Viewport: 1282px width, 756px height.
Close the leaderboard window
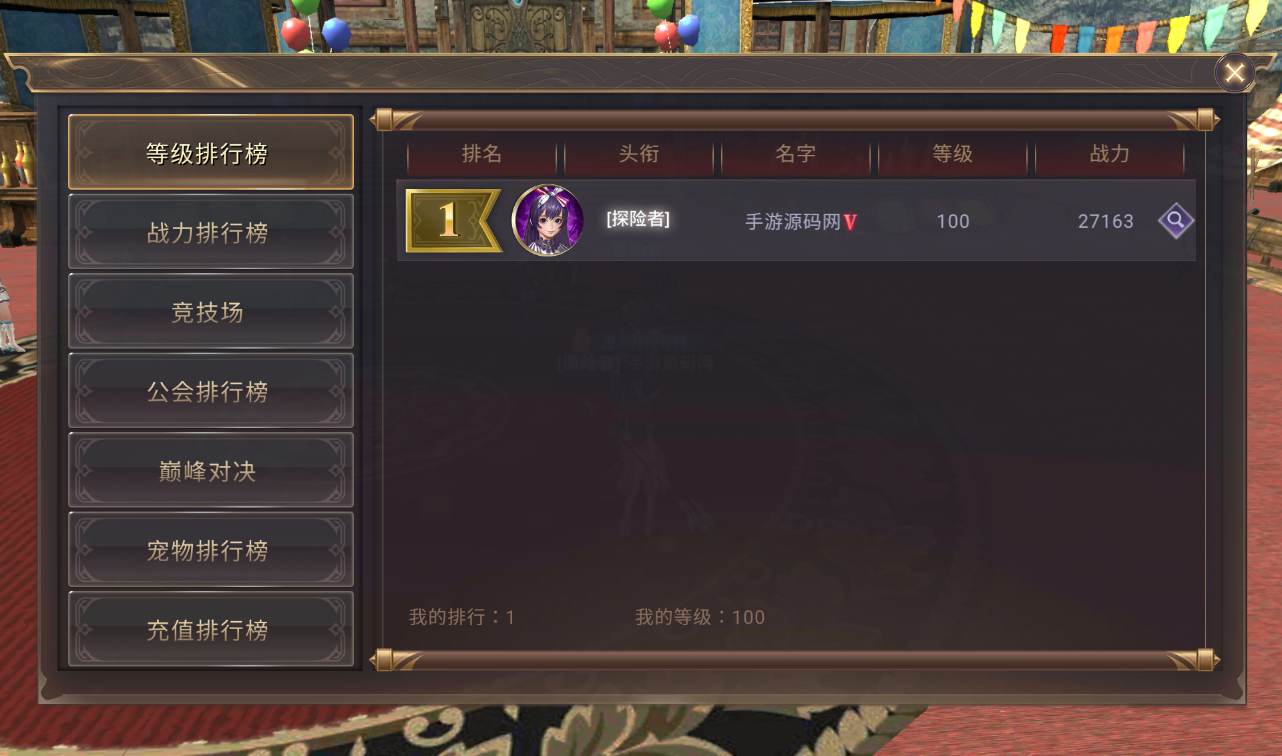1233,72
